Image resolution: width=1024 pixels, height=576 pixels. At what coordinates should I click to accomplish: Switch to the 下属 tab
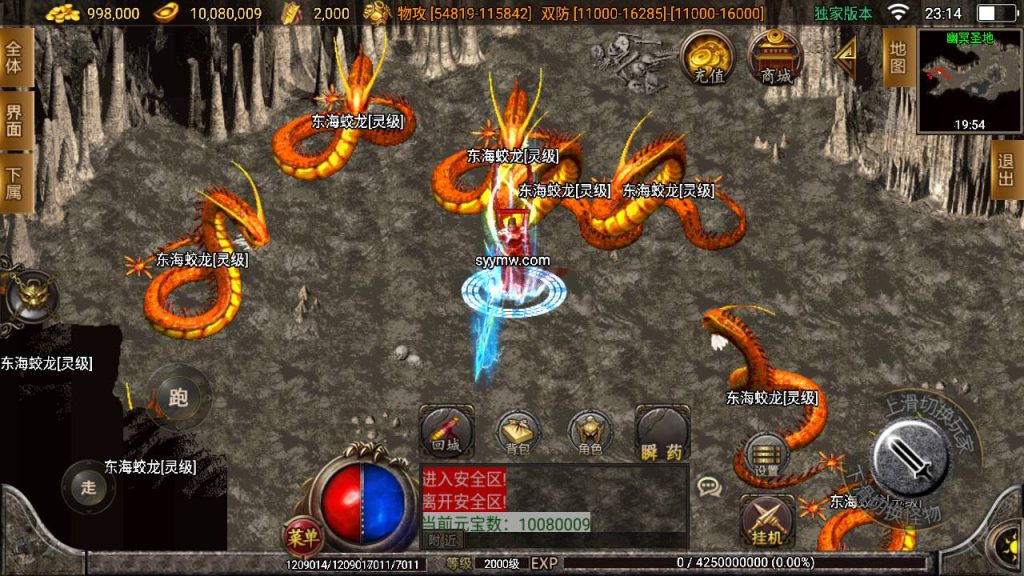(15, 182)
